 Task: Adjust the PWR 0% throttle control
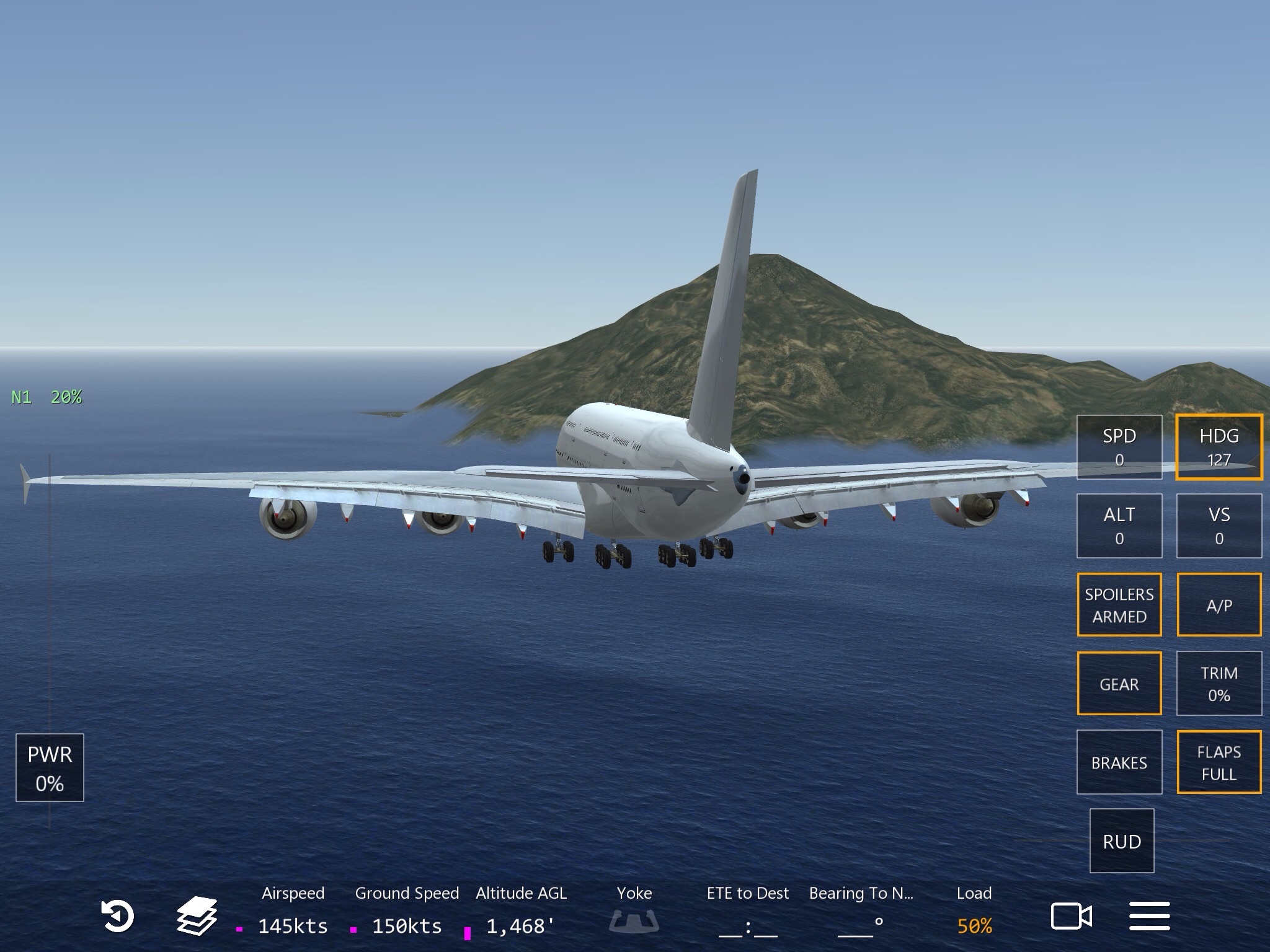point(50,767)
